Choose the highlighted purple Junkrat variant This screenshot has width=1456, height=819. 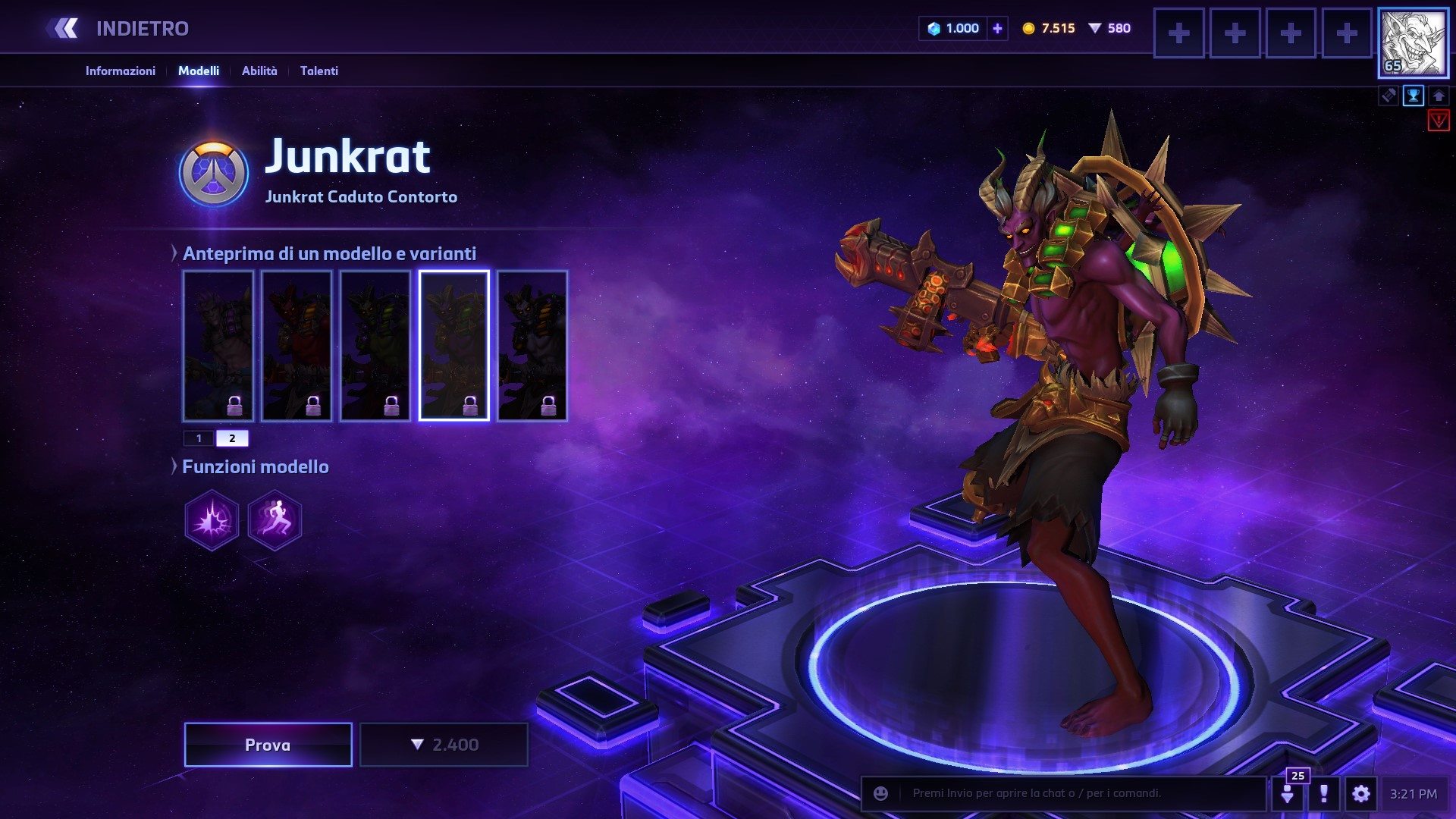click(x=453, y=346)
